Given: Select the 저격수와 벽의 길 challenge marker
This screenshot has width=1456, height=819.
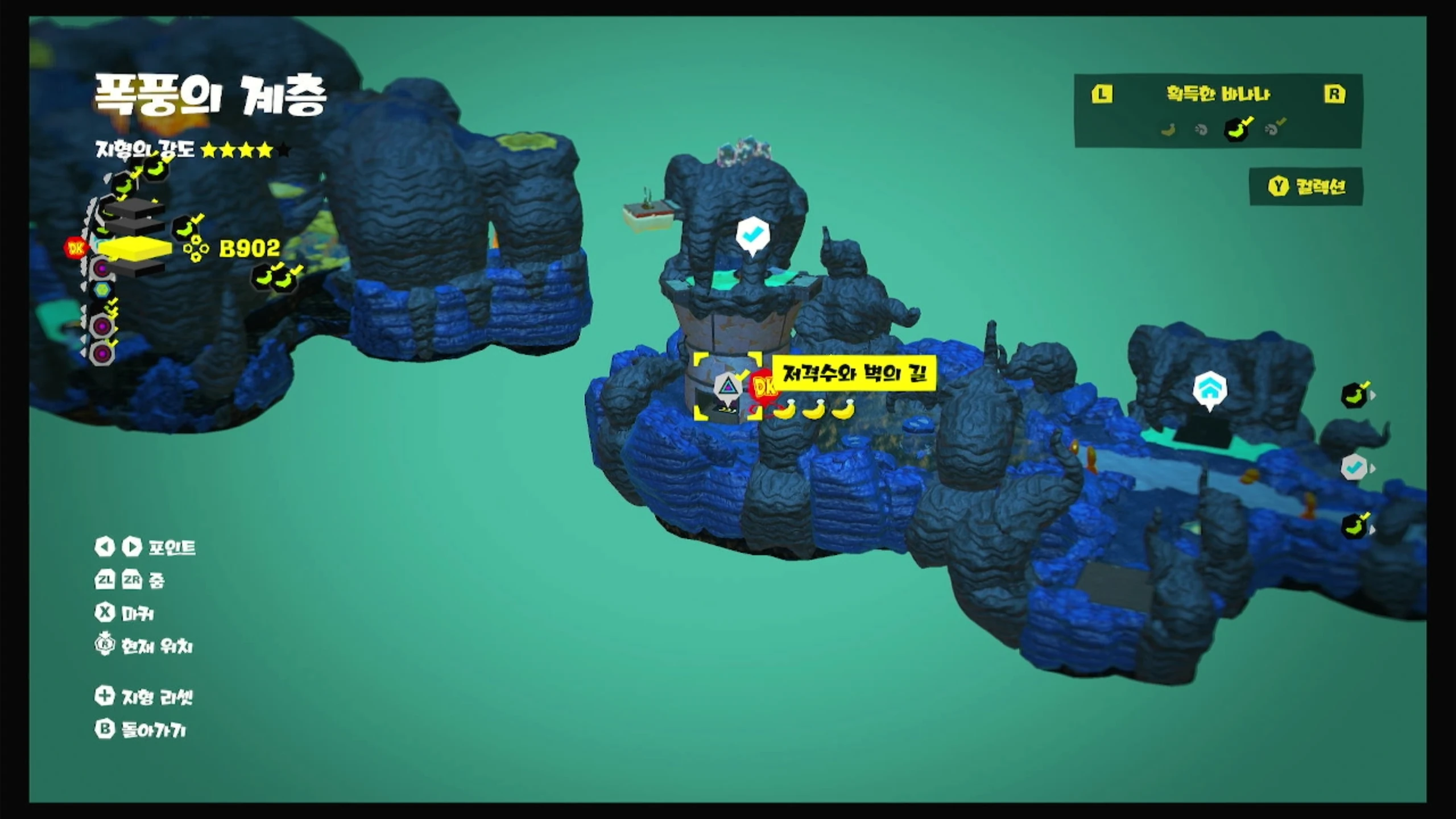Looking at the screenshot, I should (x=727, y=388).
